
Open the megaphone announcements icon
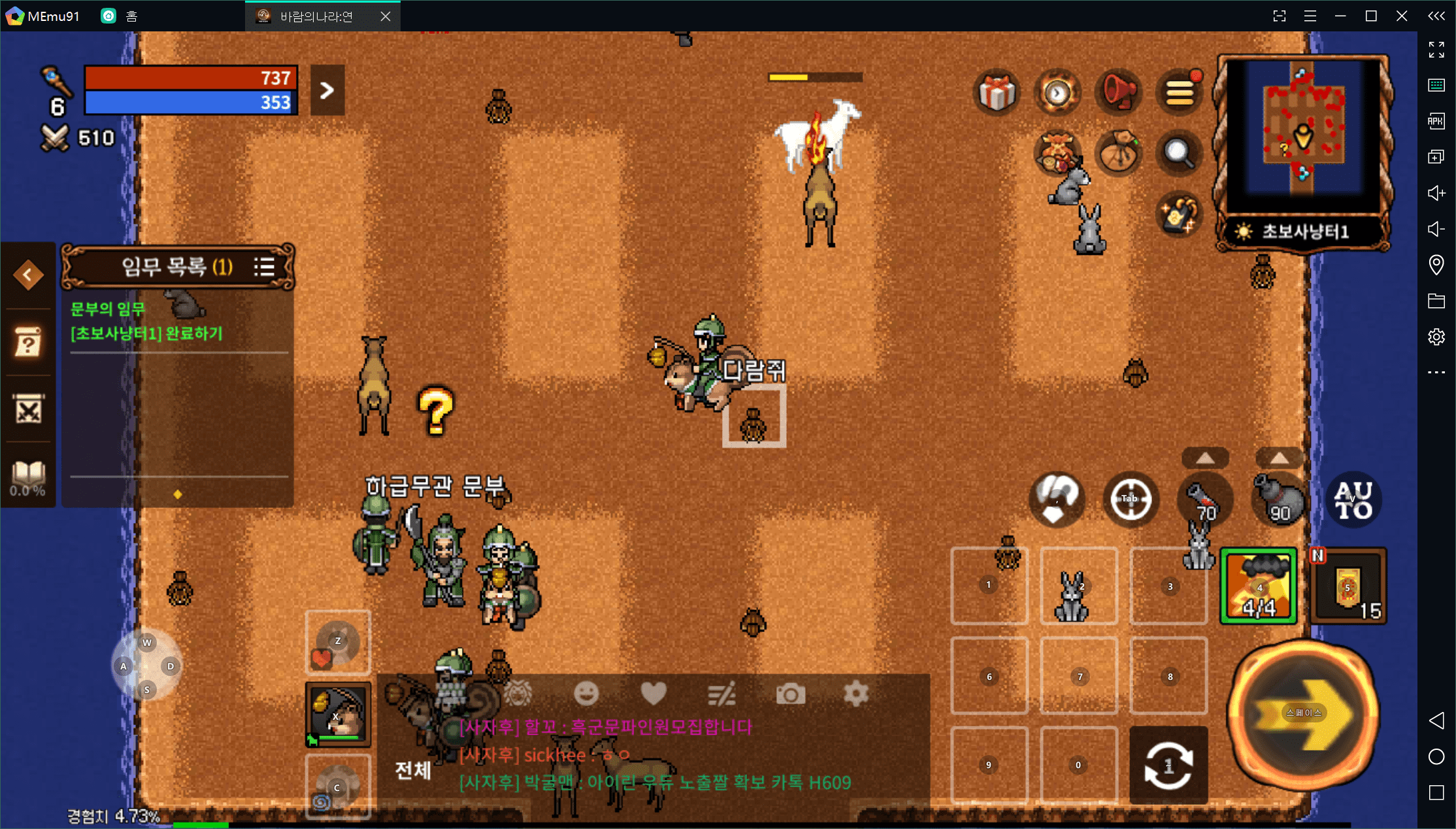coord(1118,93)
